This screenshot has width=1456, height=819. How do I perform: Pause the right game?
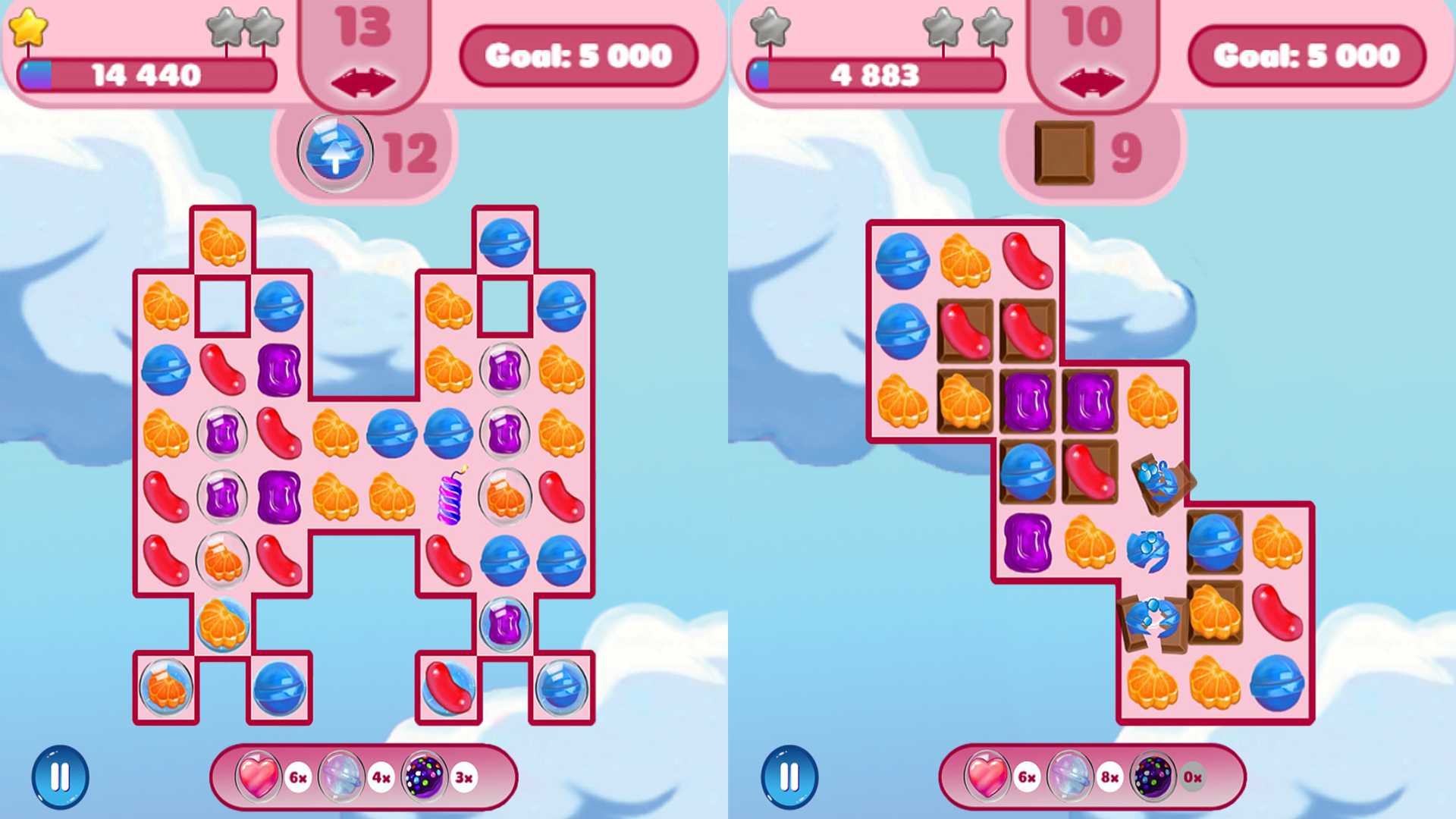click(x=790, y=777)
